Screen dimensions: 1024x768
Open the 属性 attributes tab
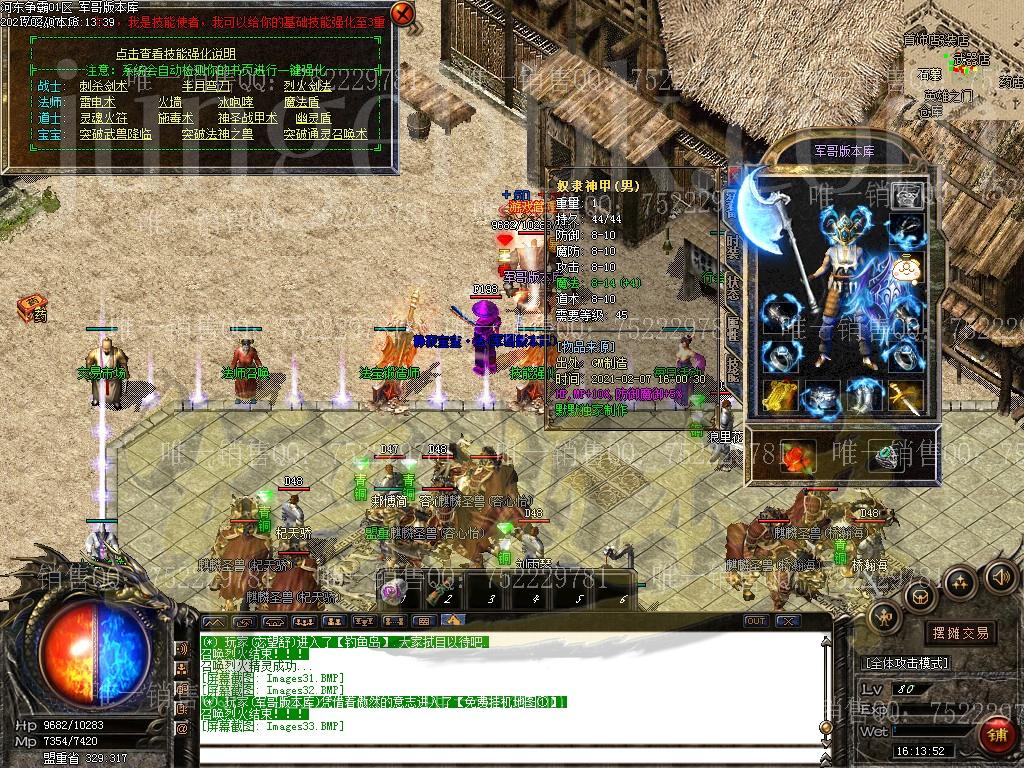733,327
